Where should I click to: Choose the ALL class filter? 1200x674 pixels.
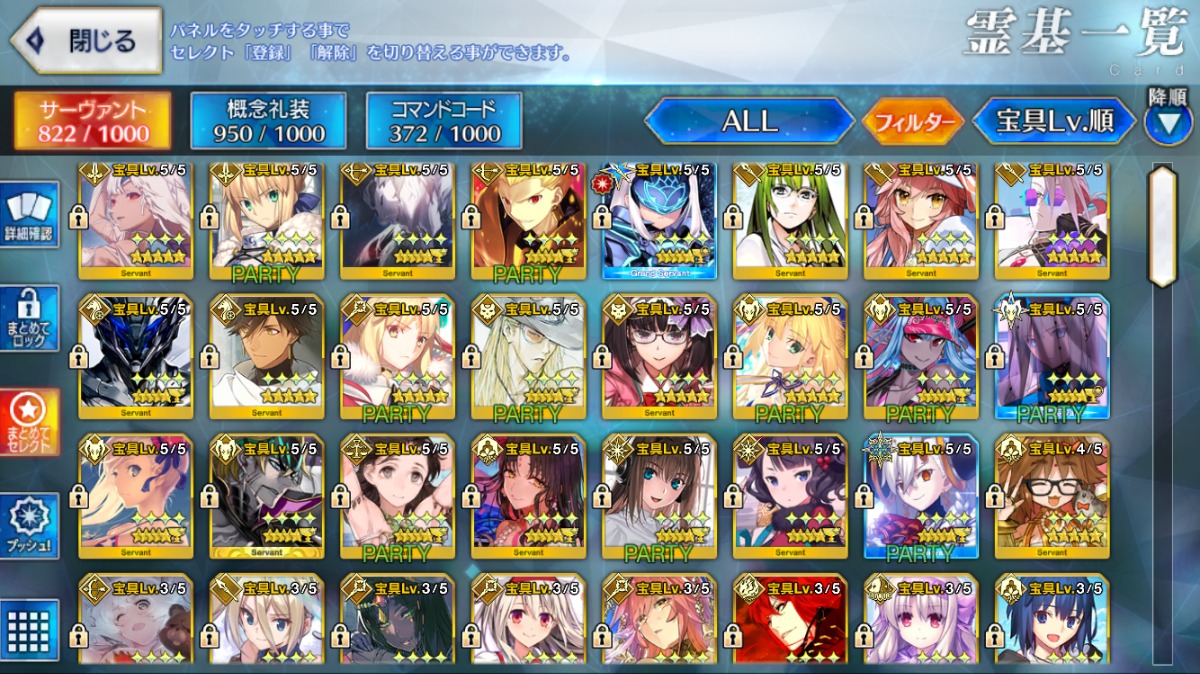pyautogui.click(x=749, y=122)
